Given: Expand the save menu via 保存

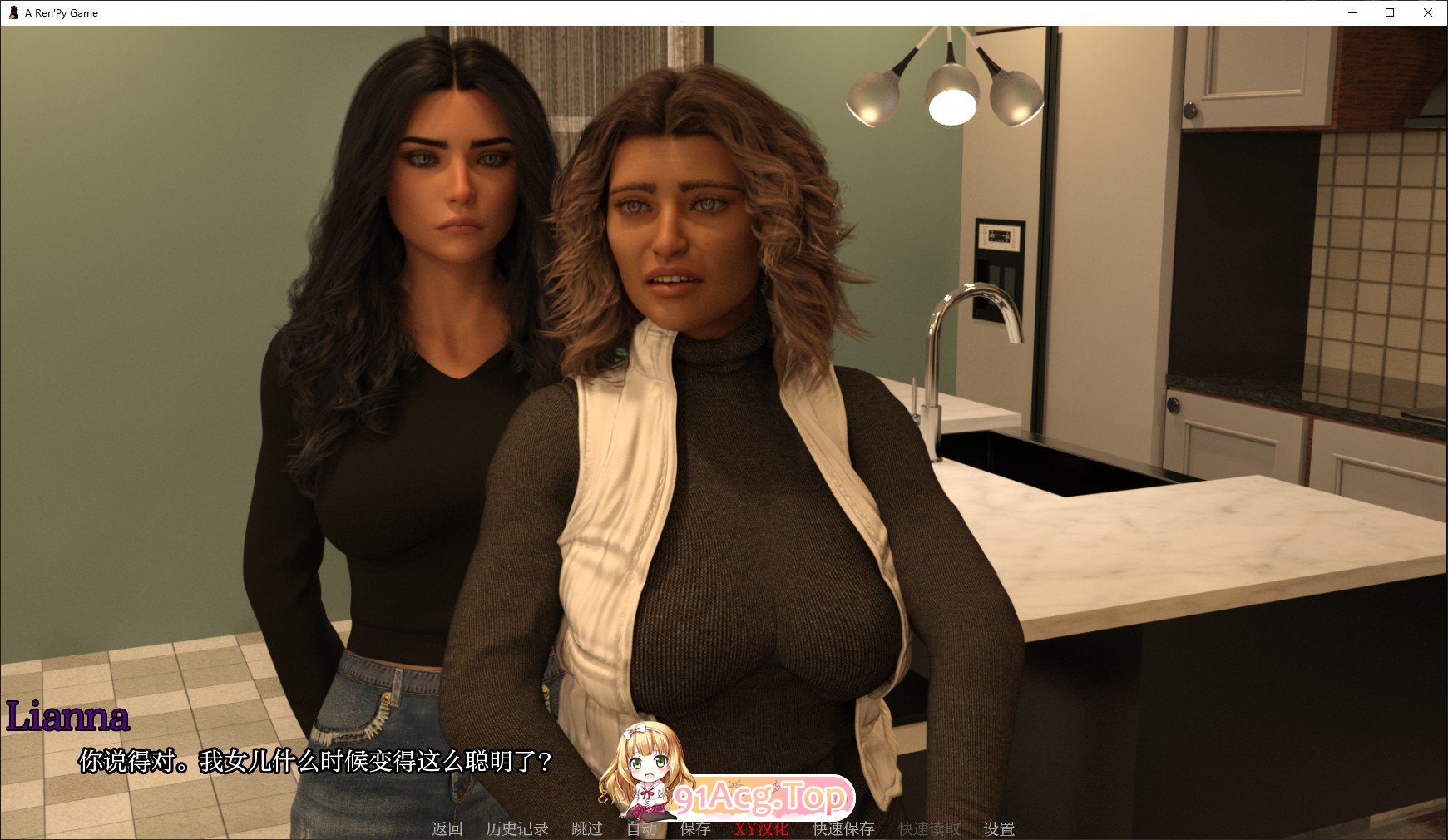Looking at the screenshot, I should [694, 829].
